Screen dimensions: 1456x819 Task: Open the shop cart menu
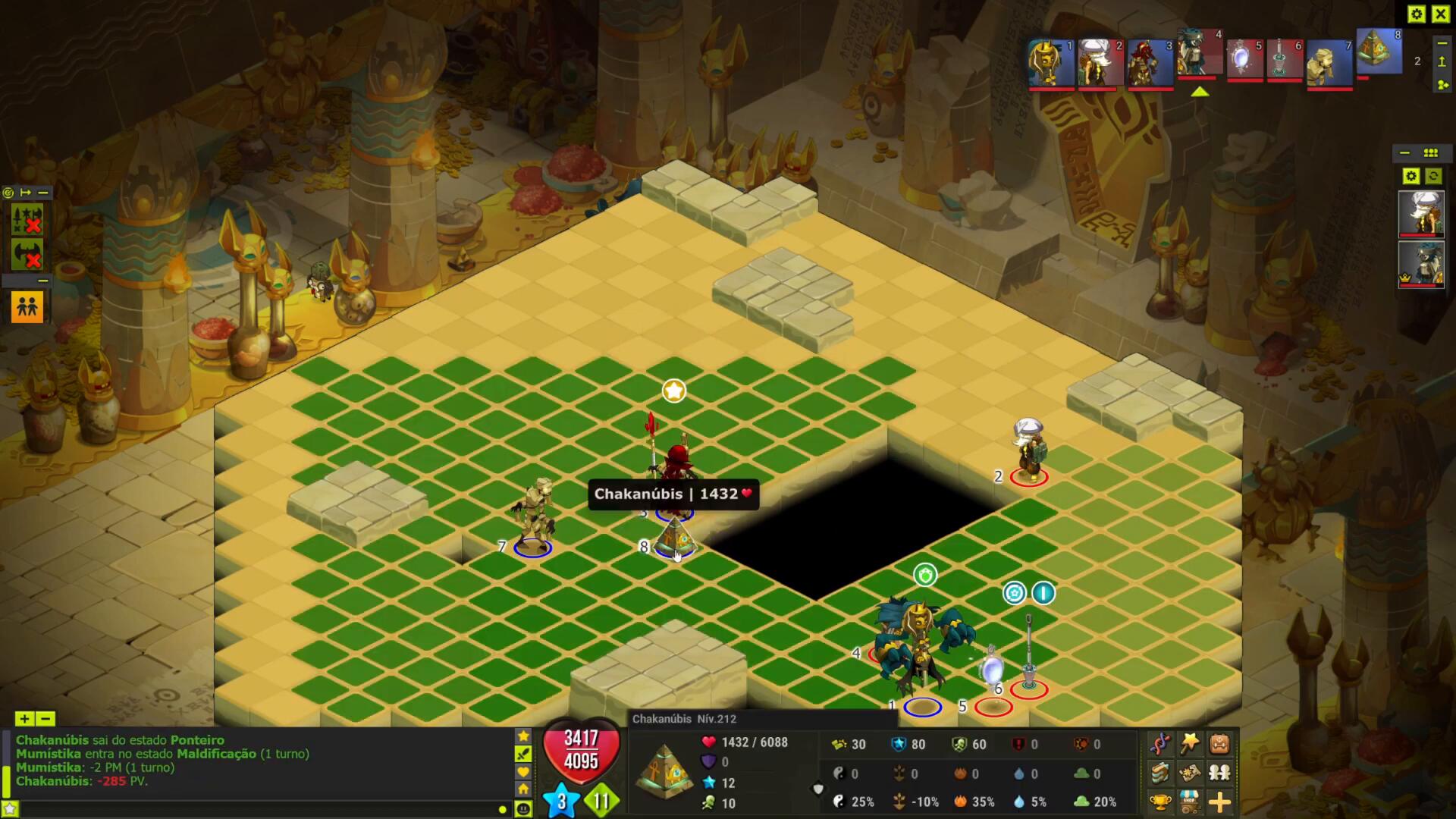click(1190, 802)
